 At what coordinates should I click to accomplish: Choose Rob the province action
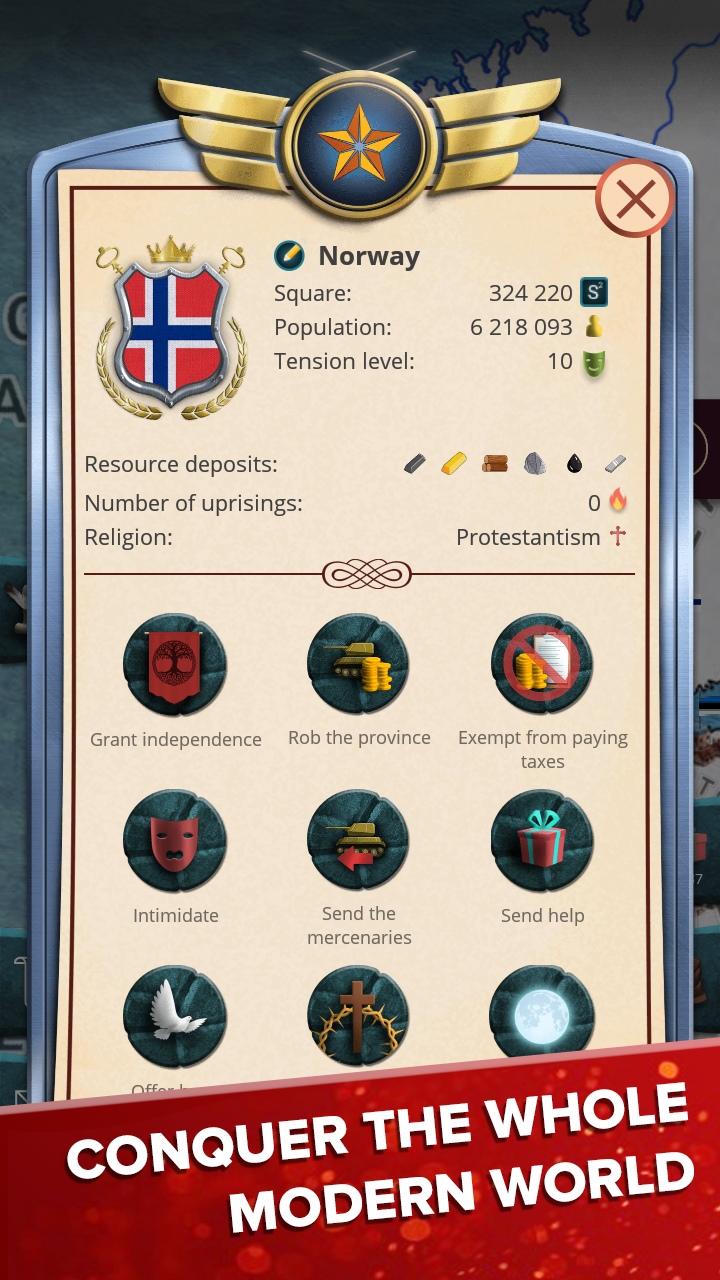click(358, 666)
